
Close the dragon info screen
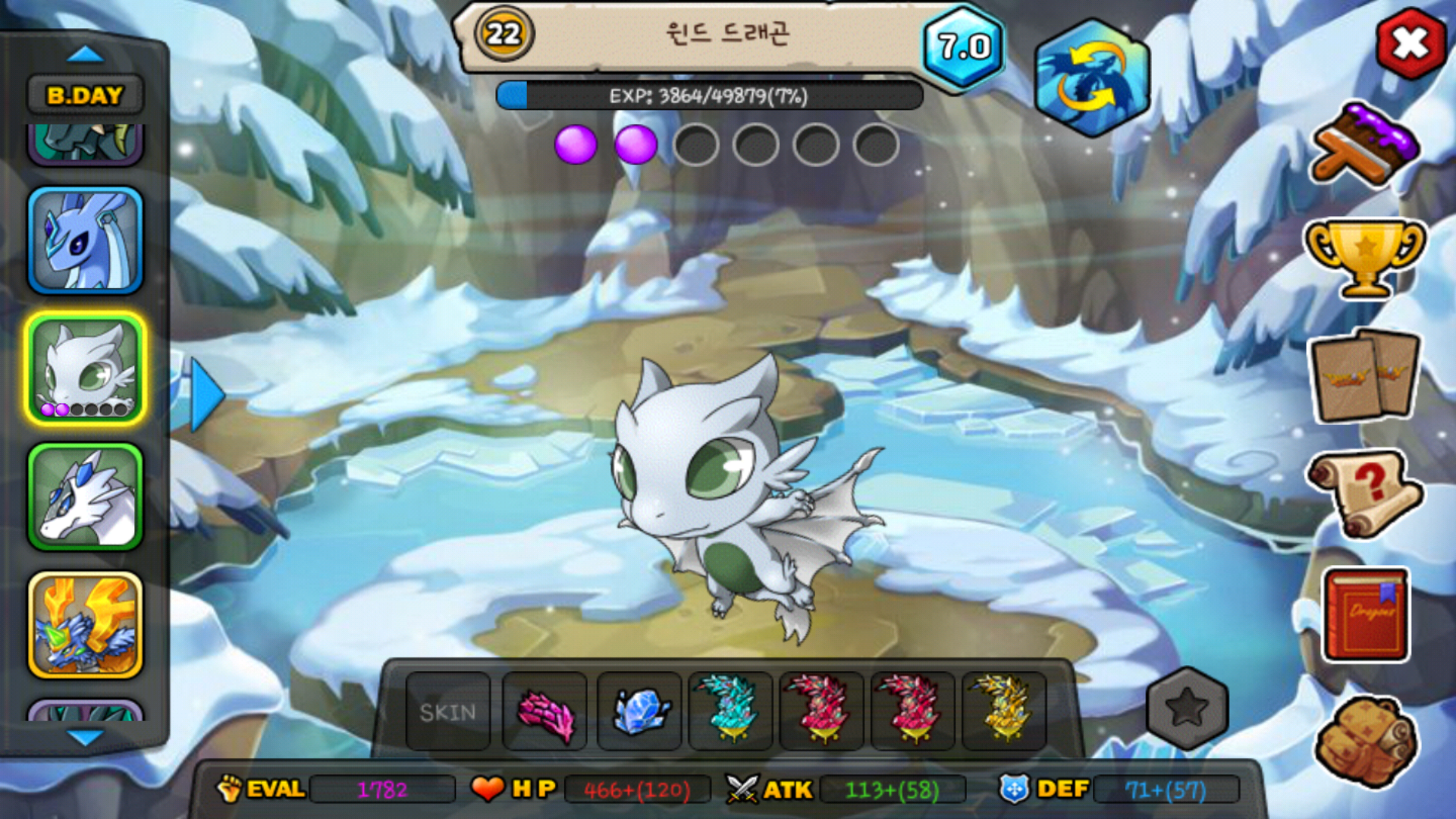pyautogui.click(x=1410, y=44)
